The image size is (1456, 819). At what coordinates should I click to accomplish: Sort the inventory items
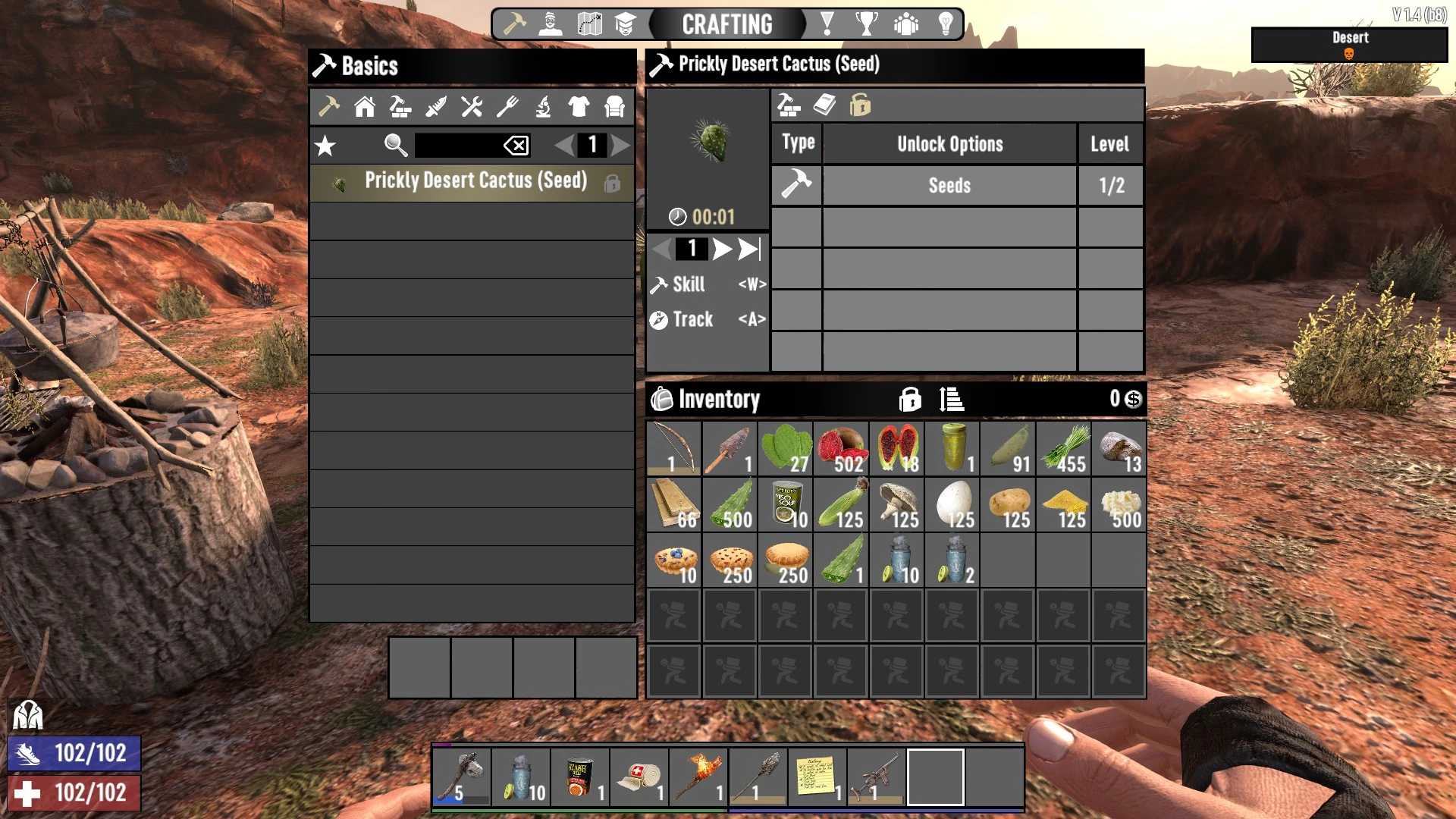[x=951, y=399]
